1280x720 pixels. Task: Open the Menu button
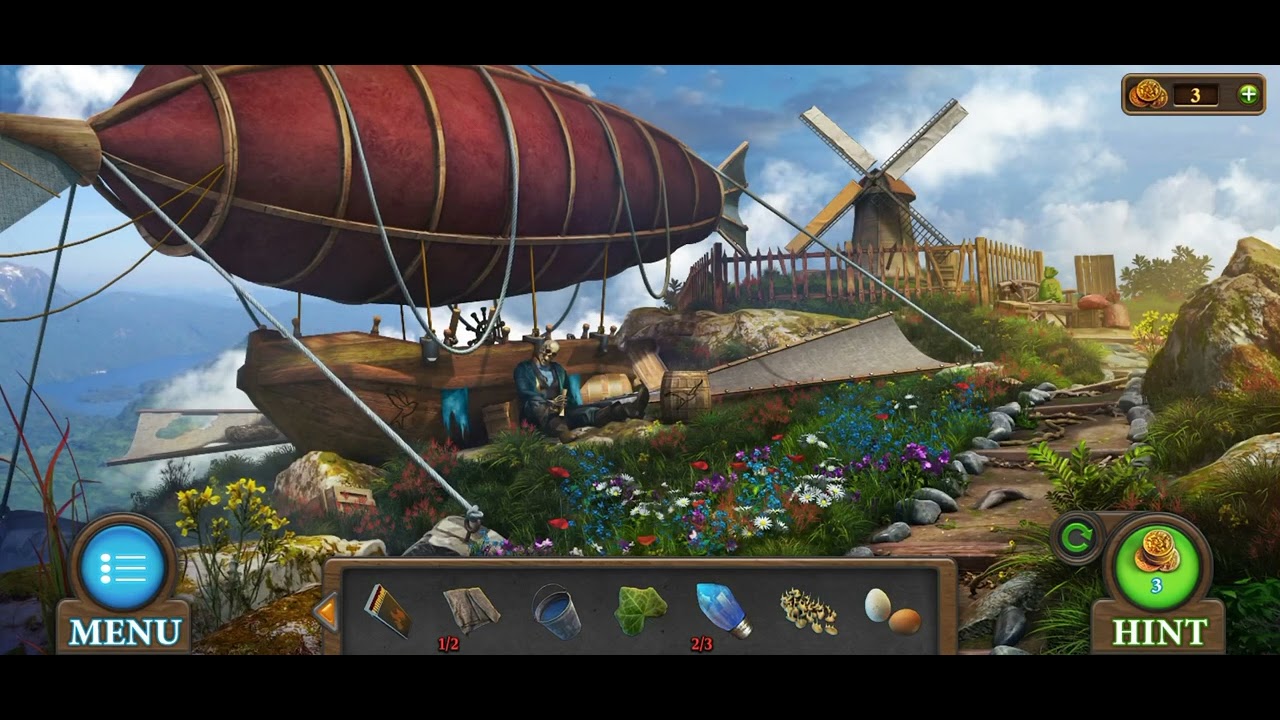pyautogui.click(x=125, y=569)
